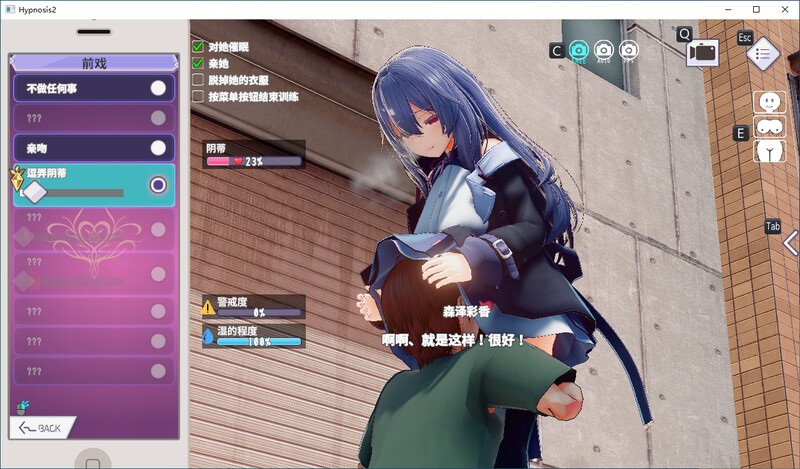Screen dimensions: 800x469
Task: Select the face icon on the right
Action: pos(769,102)
